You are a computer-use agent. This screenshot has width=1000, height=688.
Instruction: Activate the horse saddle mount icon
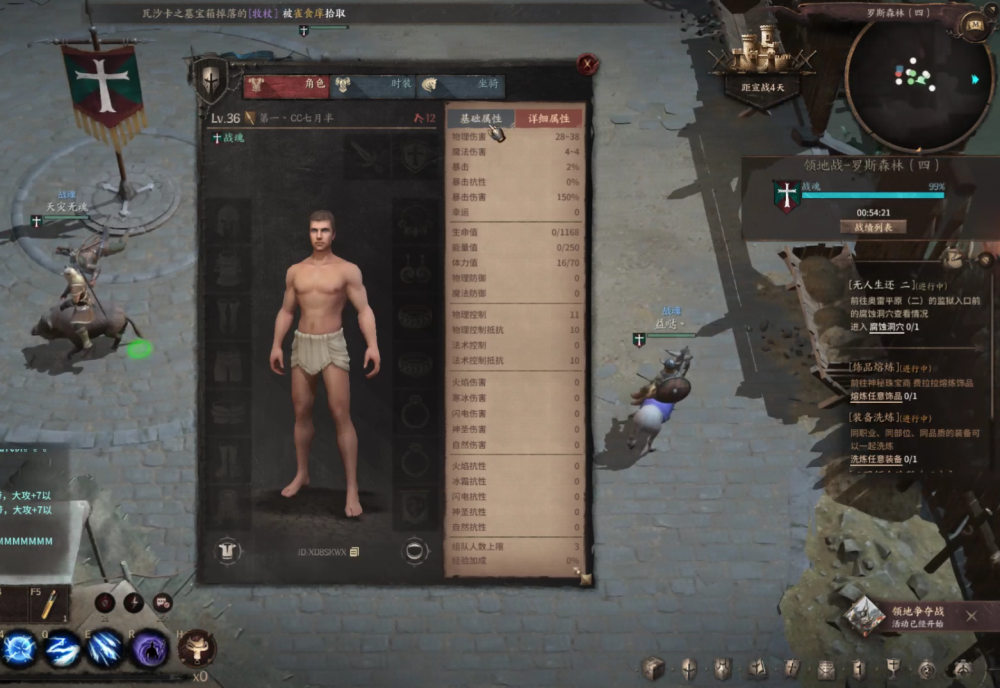pos(196,647)
